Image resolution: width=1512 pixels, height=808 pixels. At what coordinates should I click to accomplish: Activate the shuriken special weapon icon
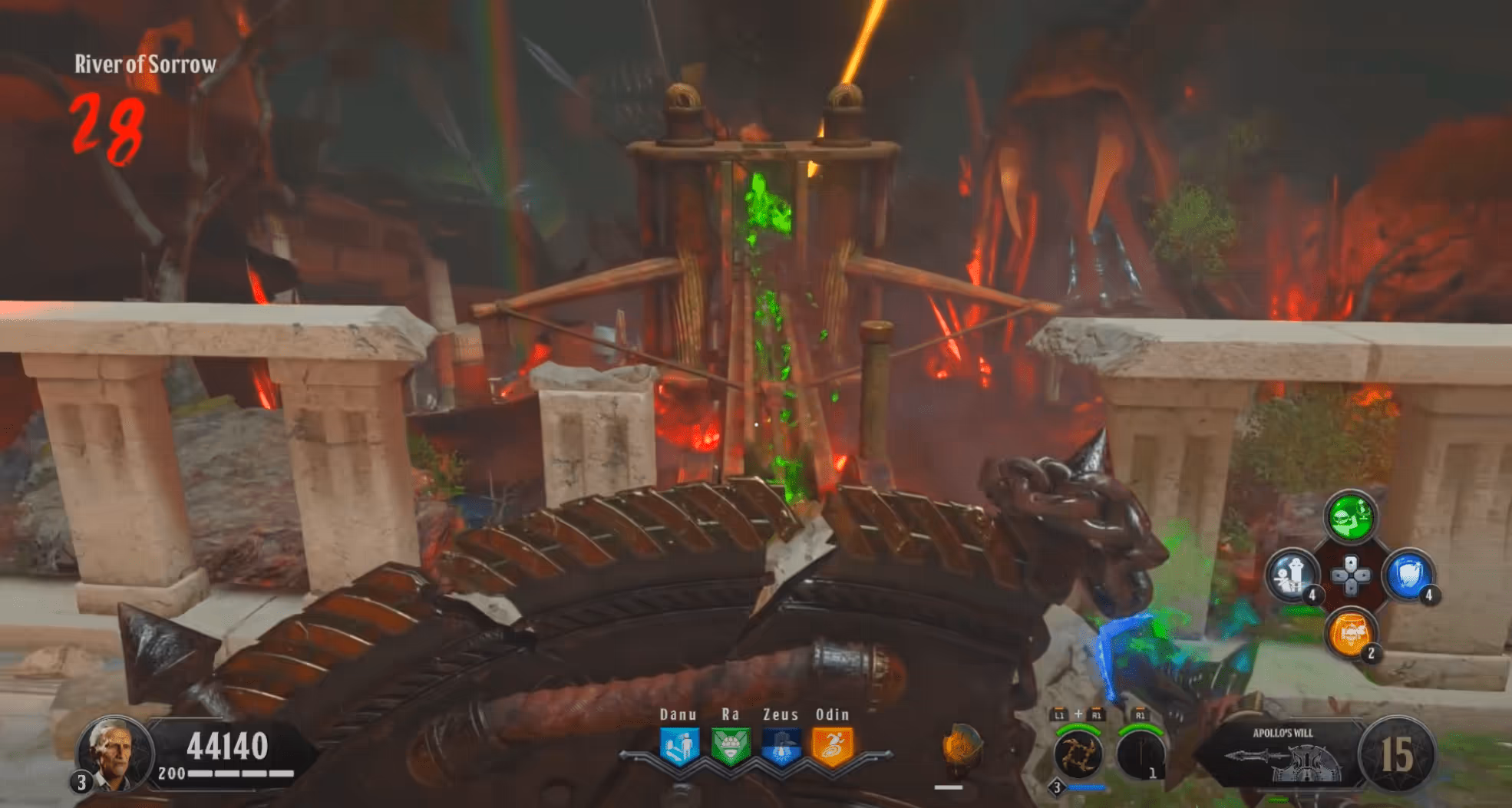click(x=1078, y=754)
